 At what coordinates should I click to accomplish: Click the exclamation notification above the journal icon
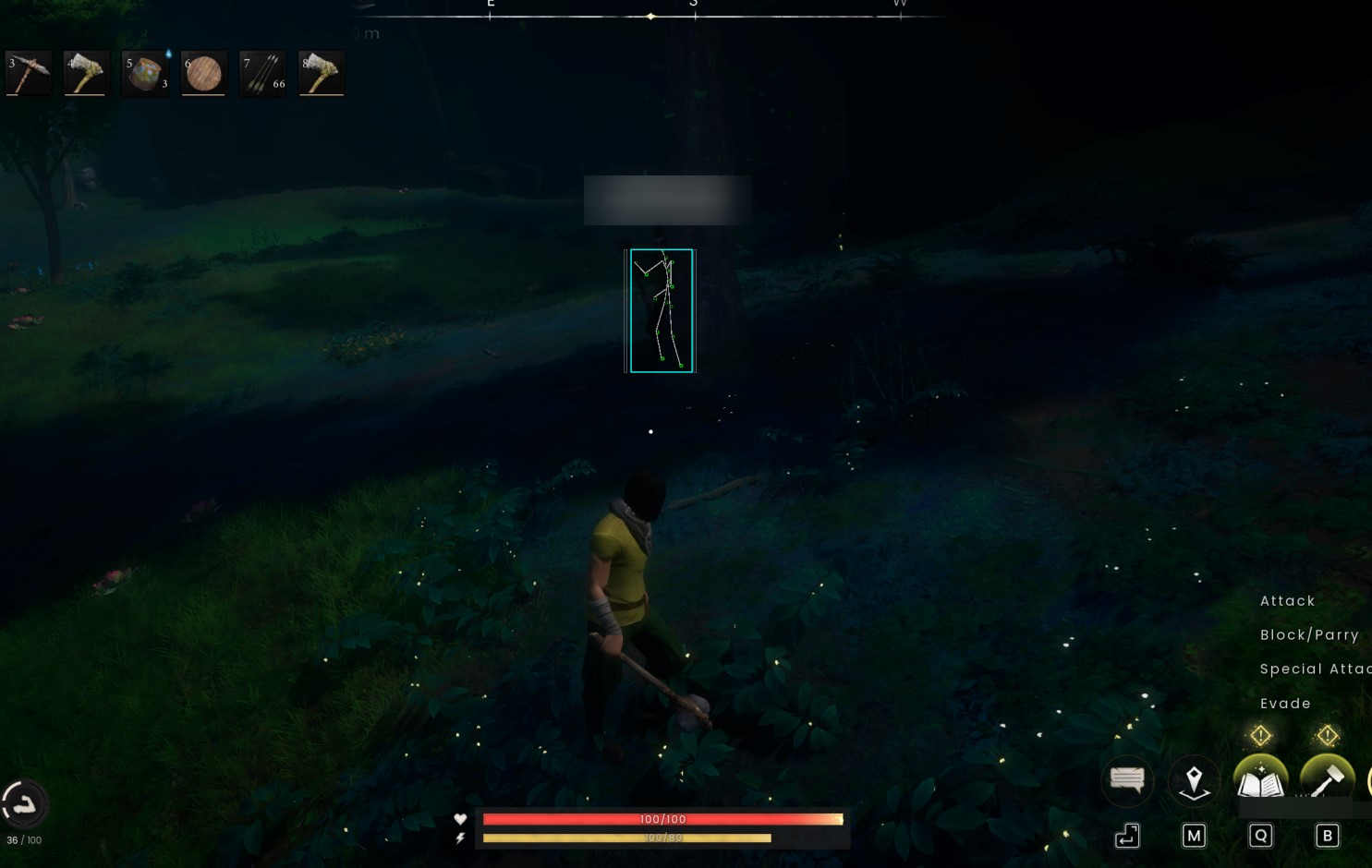[x=1260, y=736]
